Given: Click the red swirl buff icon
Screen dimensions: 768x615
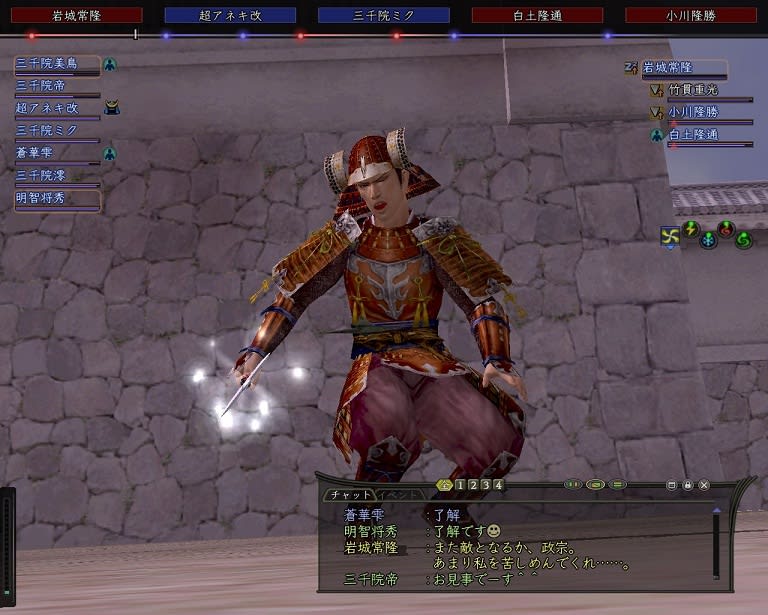Looking at the screenshot, I should [x=726, y=229].
